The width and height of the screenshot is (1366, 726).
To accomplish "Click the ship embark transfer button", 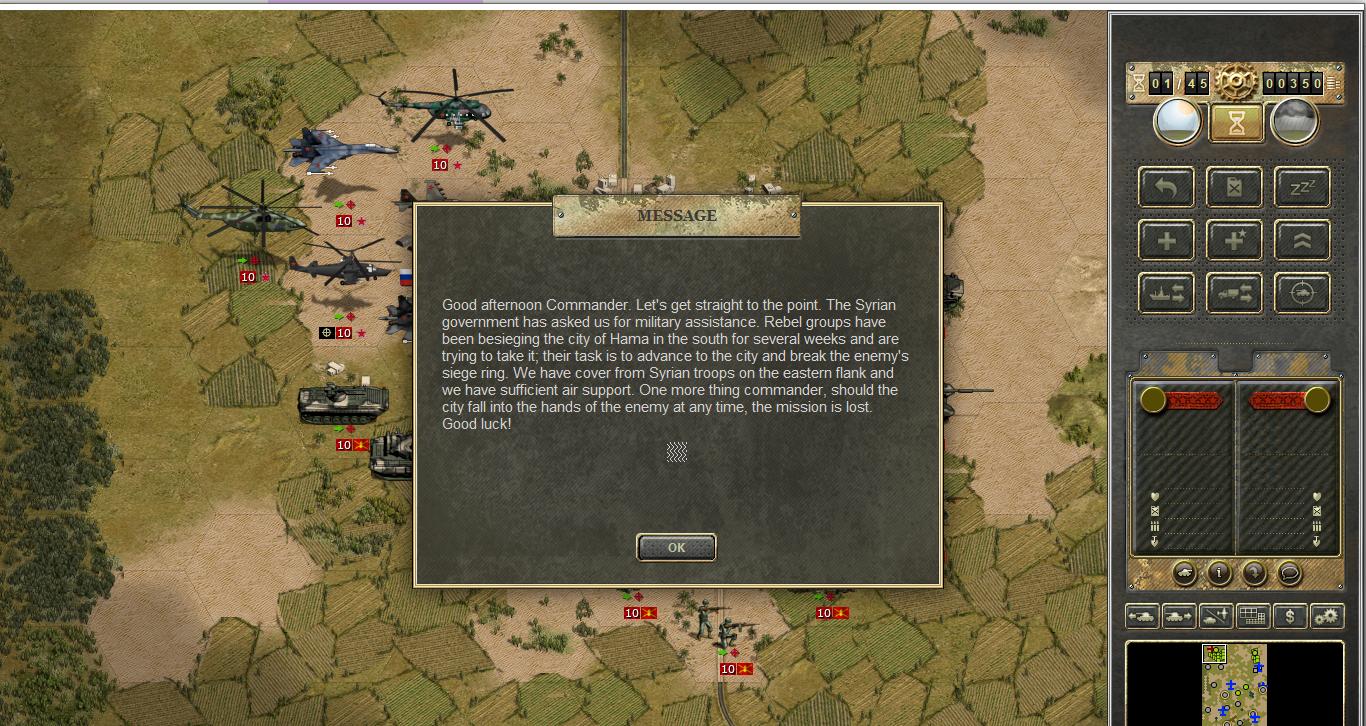I will click(1166, 293).
